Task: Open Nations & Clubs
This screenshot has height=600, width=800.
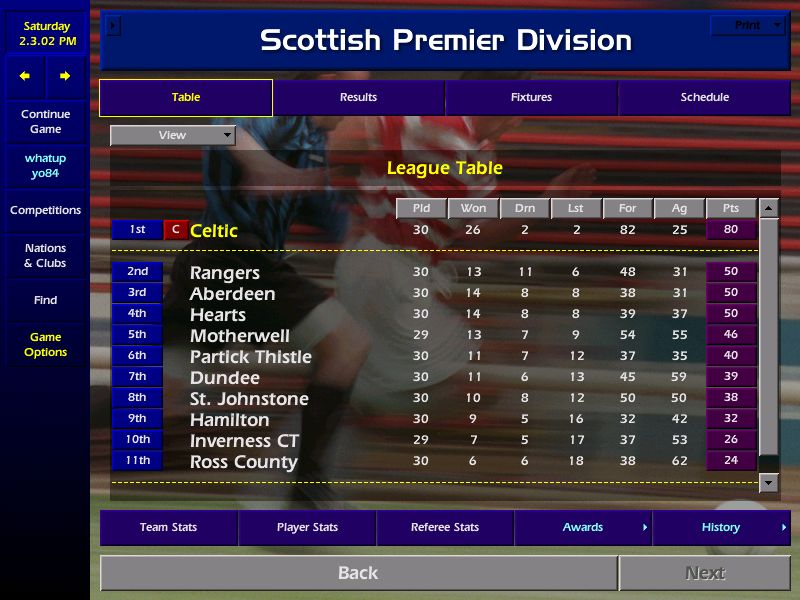Action: [x=45, y=256]
